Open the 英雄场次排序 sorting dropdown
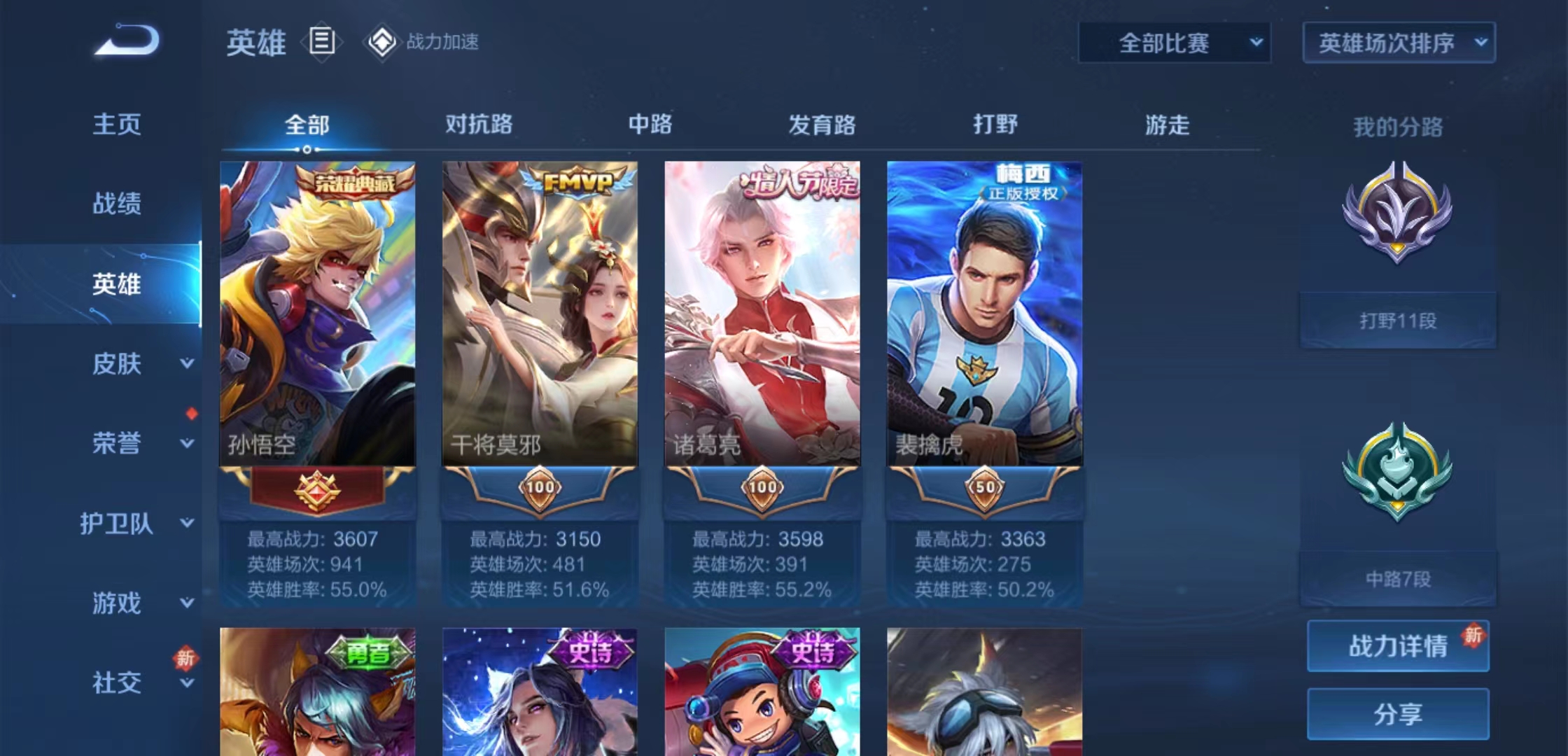Image resolution: width=1568 pixels, height=756 pixels. point(1397,42)
